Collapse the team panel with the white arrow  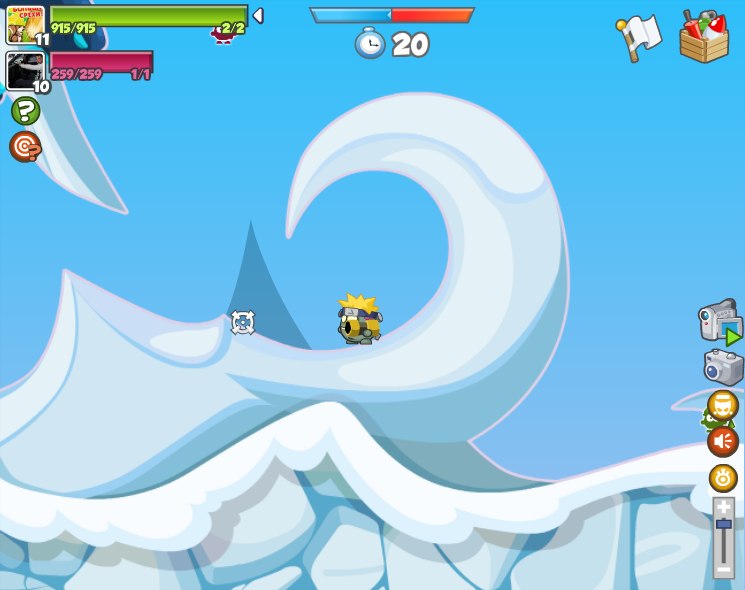[x=258, y=16]
